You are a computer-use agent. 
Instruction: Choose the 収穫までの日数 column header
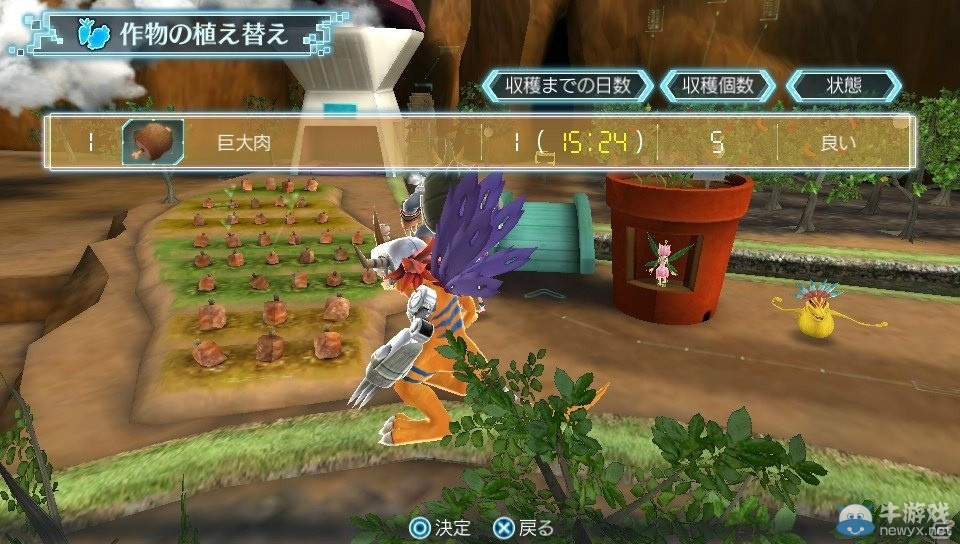coord(567,85)
